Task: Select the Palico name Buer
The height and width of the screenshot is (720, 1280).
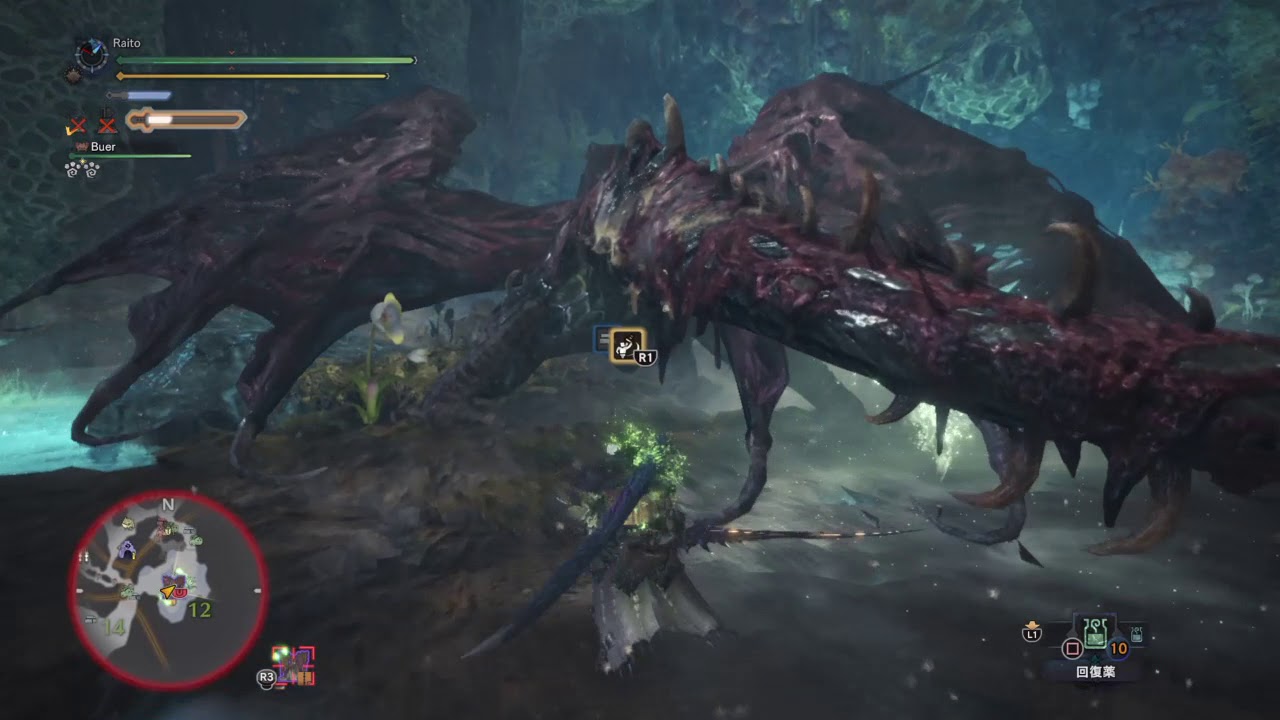Action: pyautogui.click(x=102, y=147)
